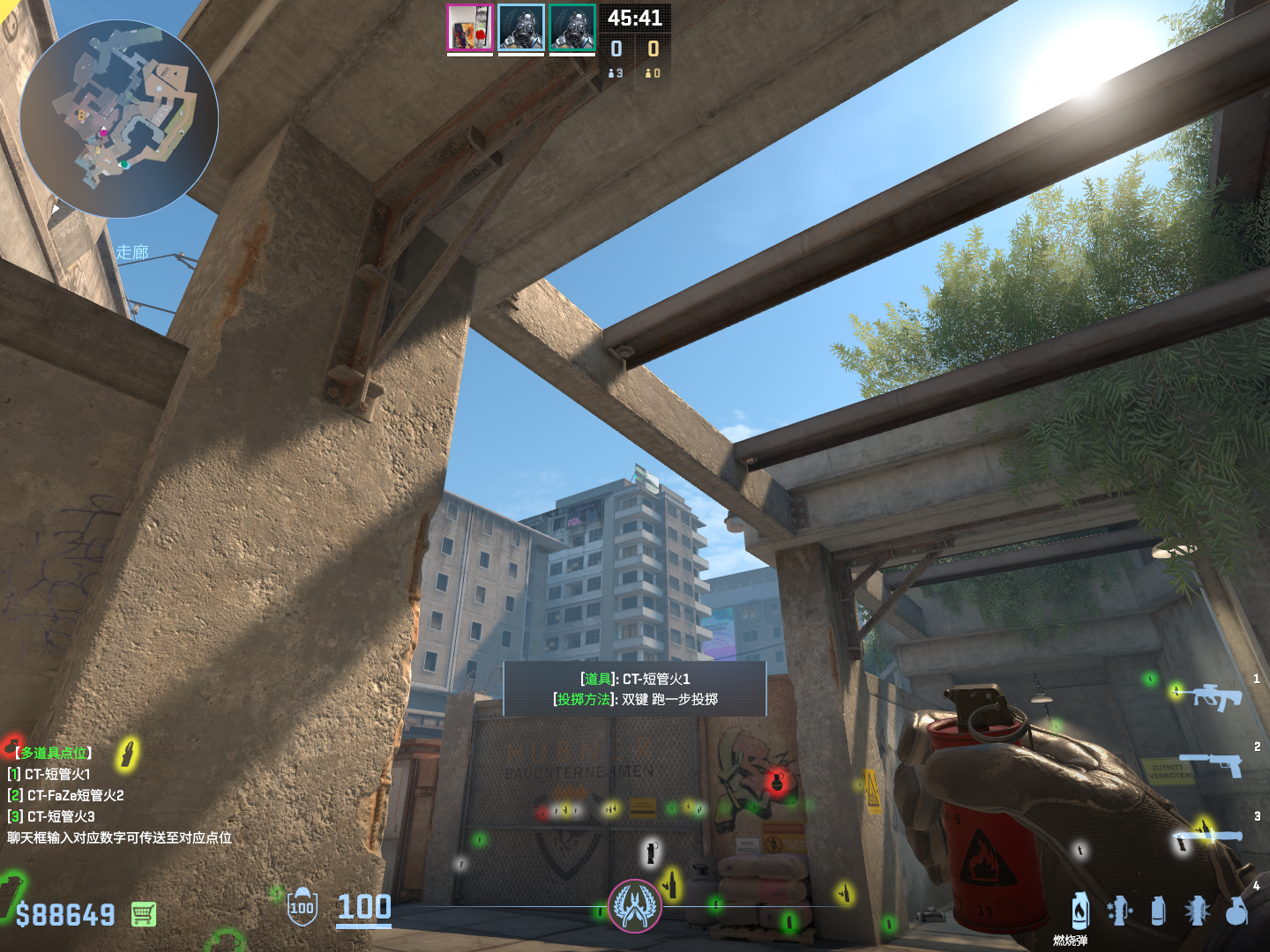Viewport: 1270px width, 952px height.
Task: Choose the knife weapon slot
Action: [1208, 834]
